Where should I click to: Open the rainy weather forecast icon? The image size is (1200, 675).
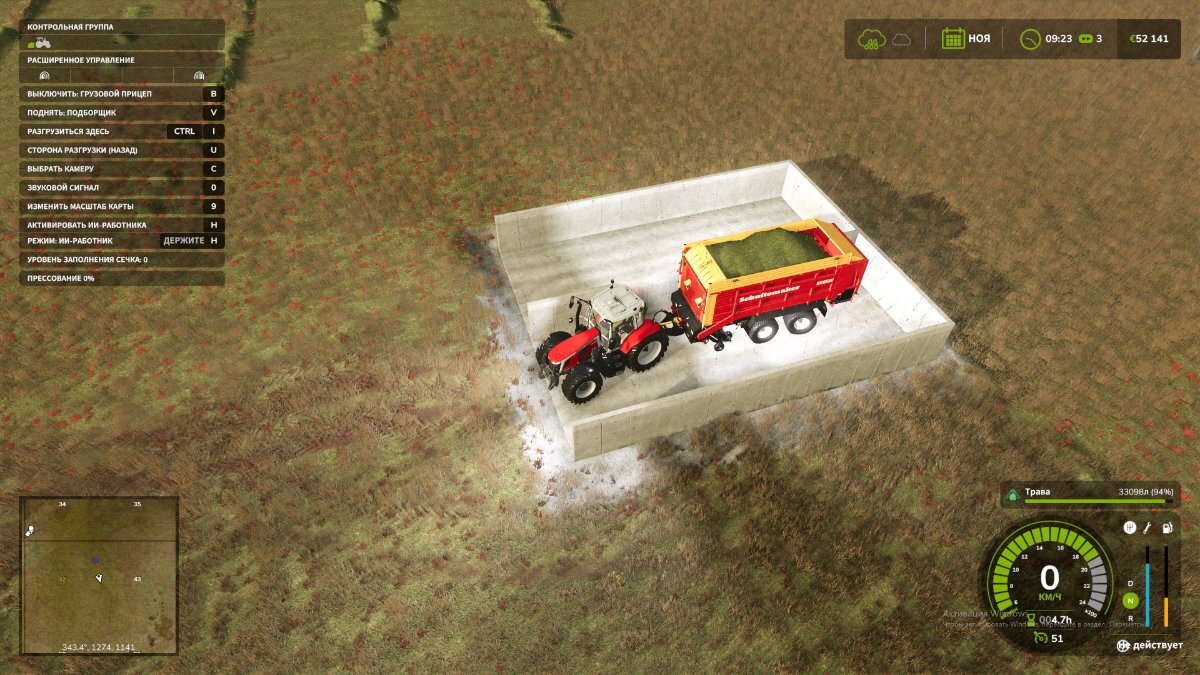point(871,39)
